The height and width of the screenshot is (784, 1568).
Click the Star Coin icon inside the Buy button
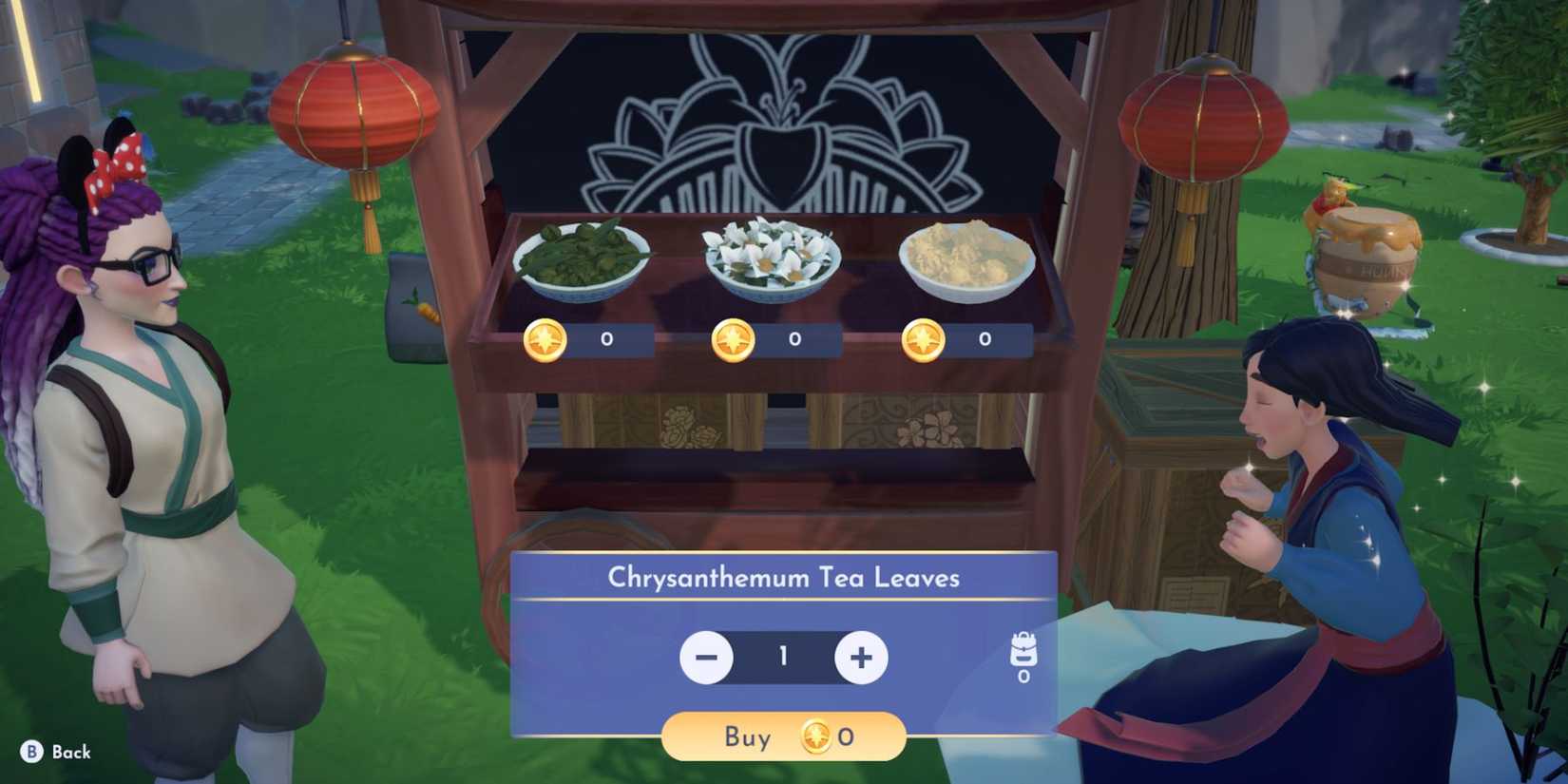[x=817, y=736]
